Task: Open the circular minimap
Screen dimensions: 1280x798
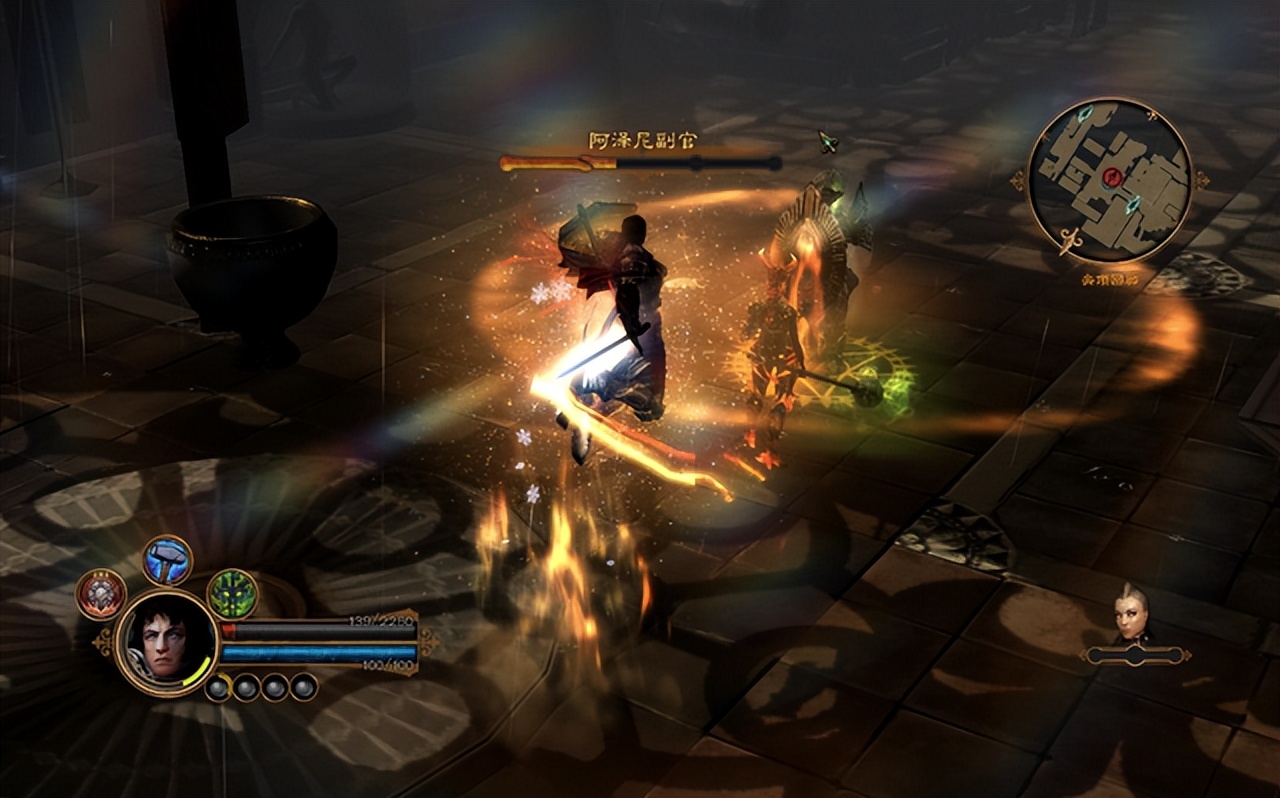Action: (1110, 180)
